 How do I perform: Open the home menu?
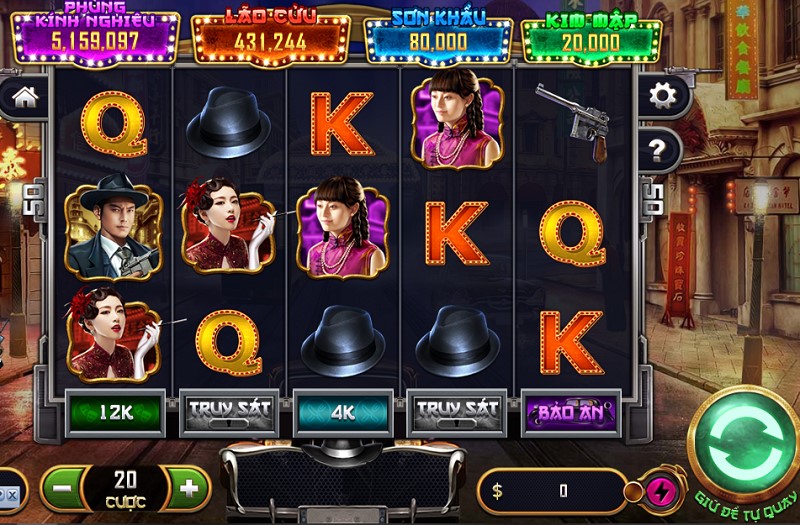[24, 97]
